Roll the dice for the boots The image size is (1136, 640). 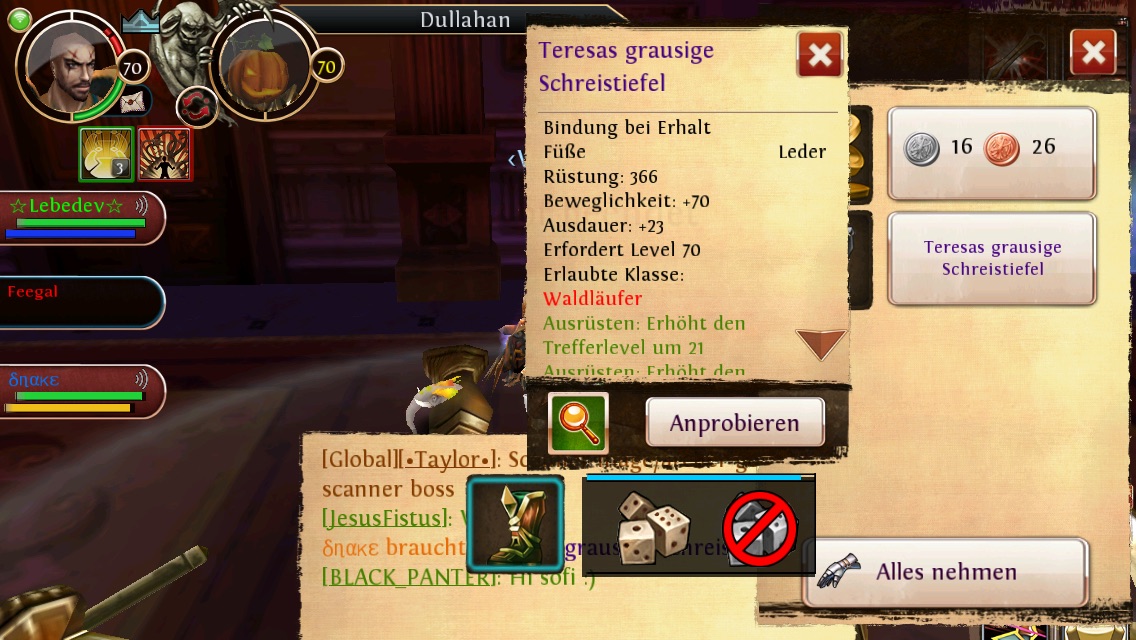[650, 527]
